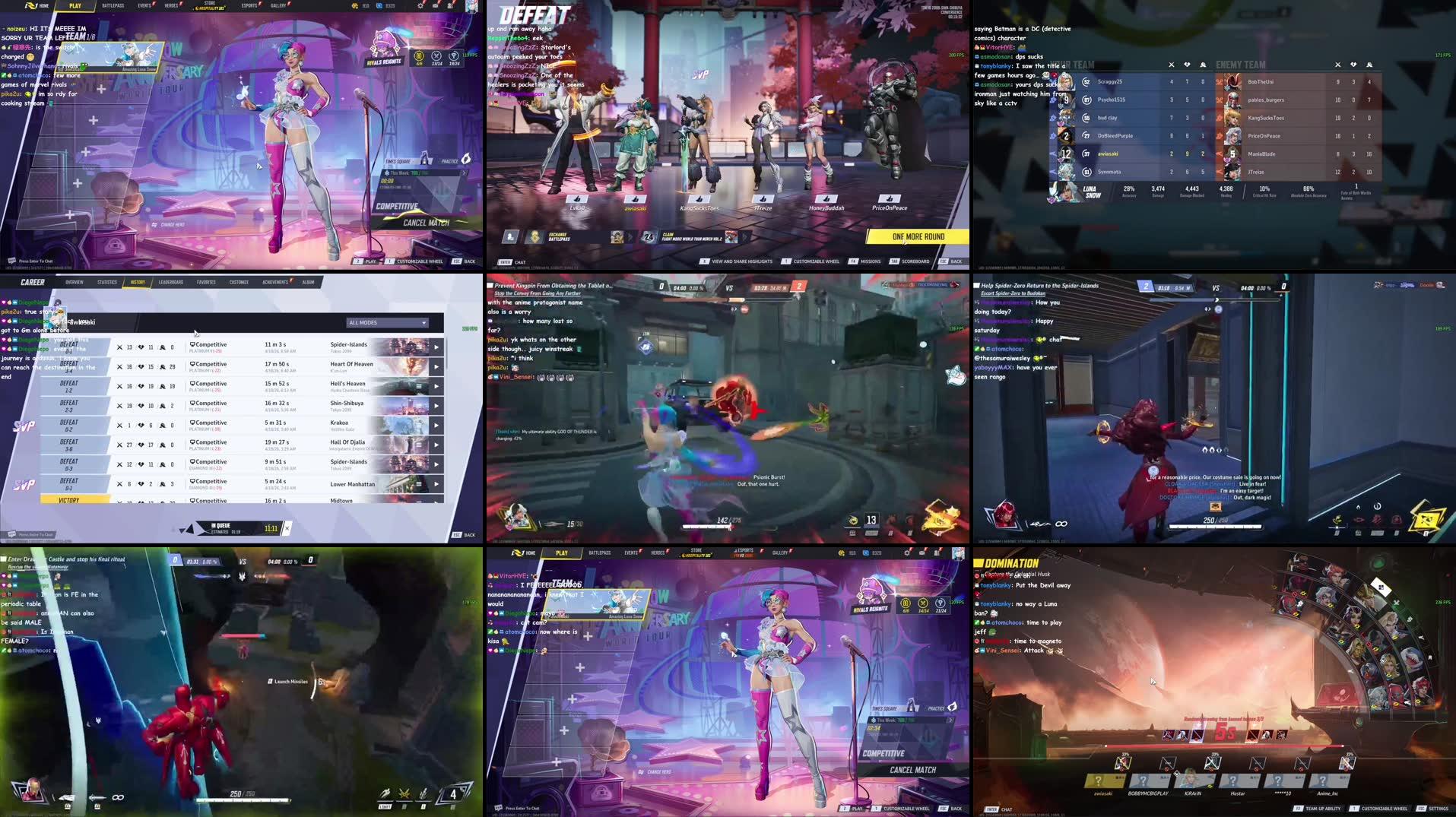The width and height of the screenshot is (1456, 817).
Task: Open the friends list icon near the avatar
Action: pyautogui.click(x=451, y=6)
